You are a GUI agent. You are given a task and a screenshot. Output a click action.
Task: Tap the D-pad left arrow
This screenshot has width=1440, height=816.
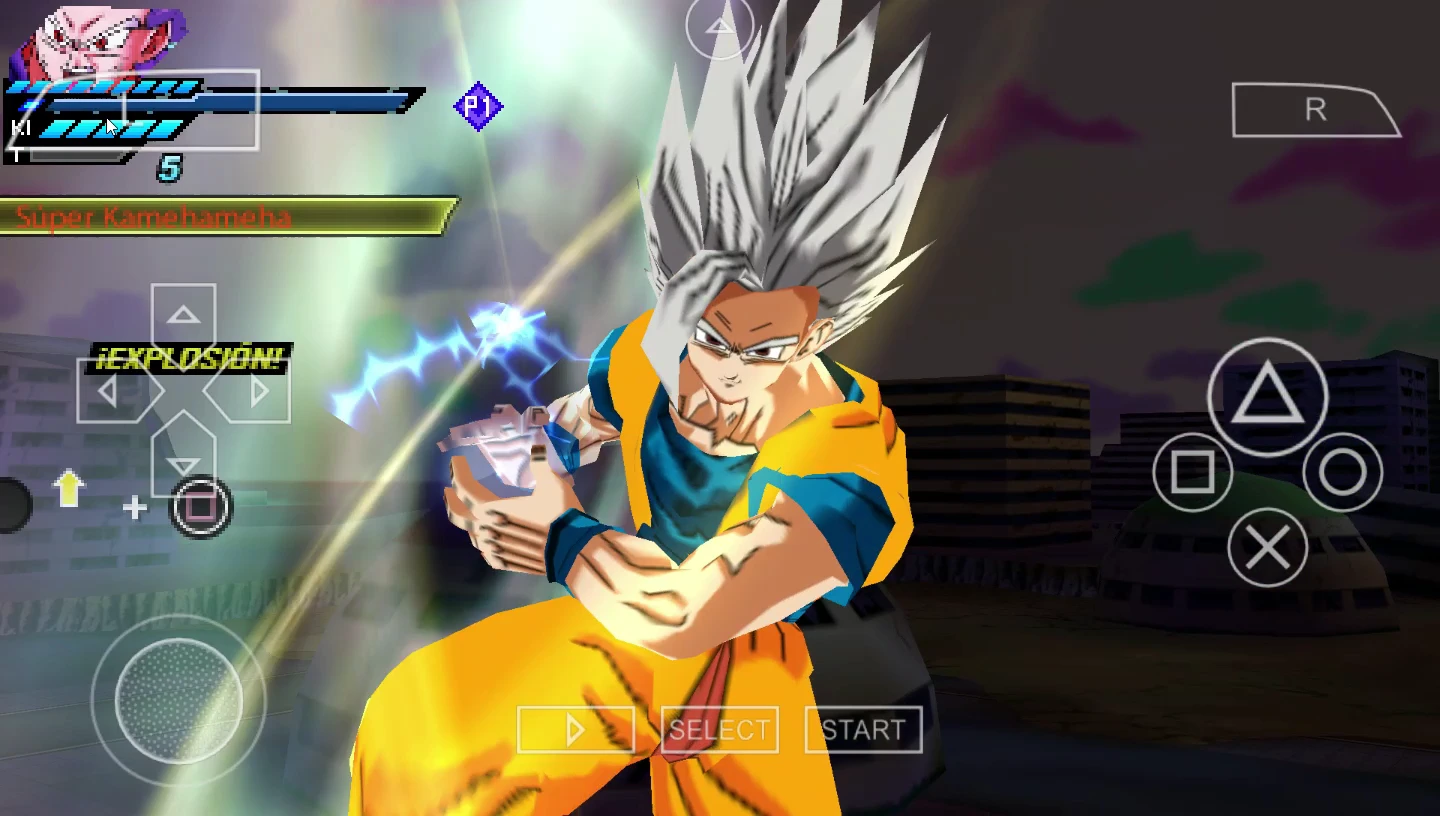pos(110,391)
